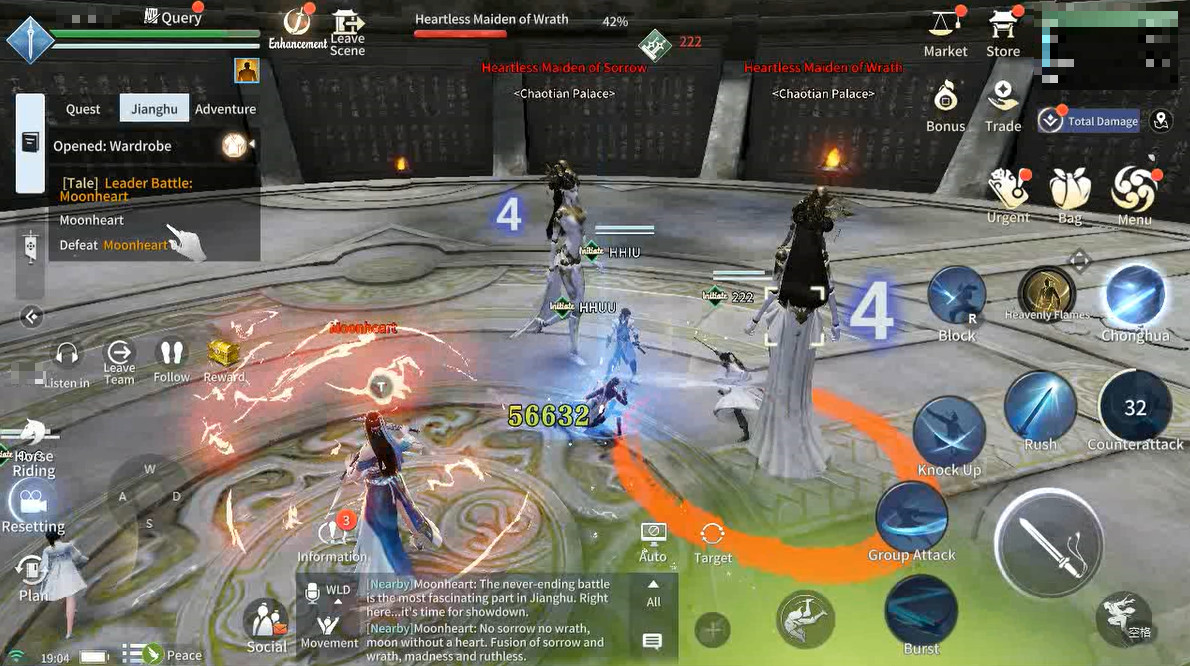Leave the current scene
The height and width of the screenshot is (666, 1190).
(347, 31)
